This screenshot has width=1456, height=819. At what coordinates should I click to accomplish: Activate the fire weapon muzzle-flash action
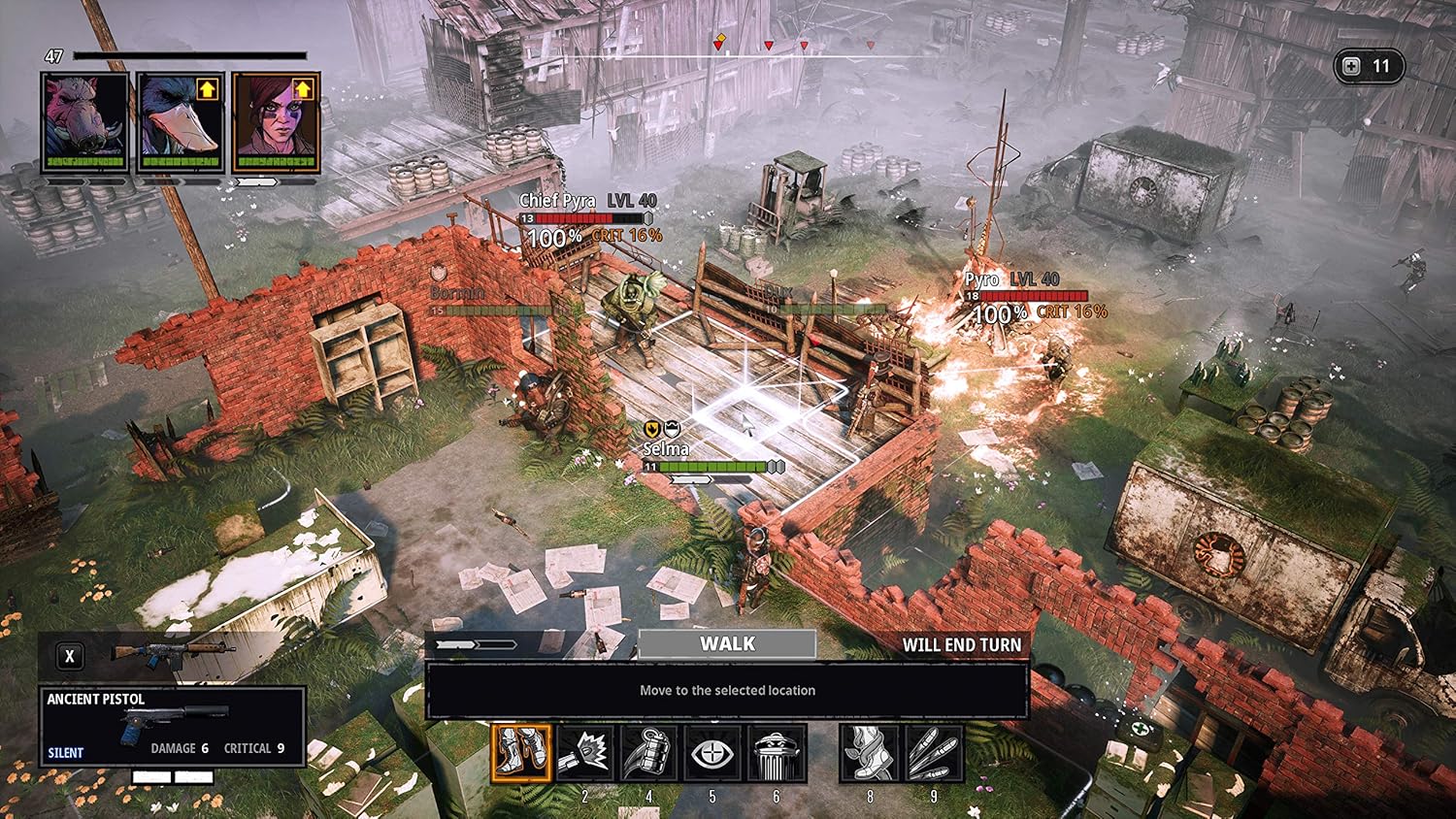(584, 753)
